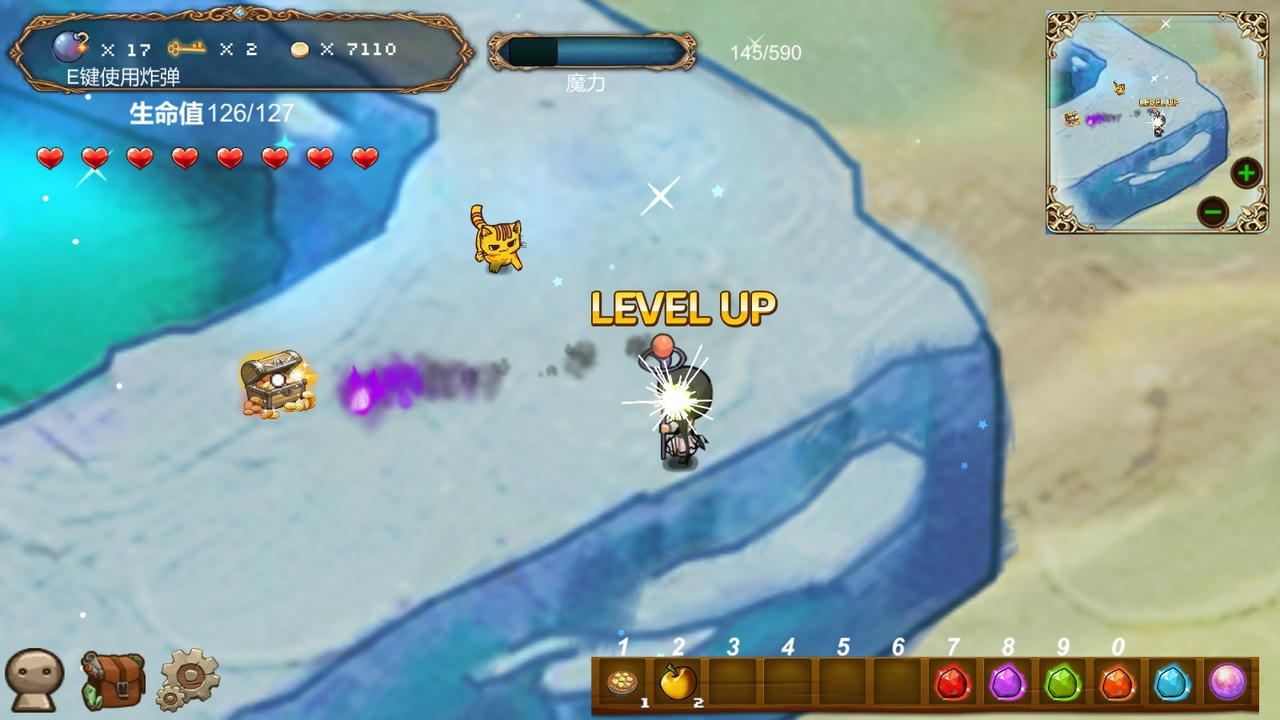Choose the purple gem in slot 8
This screenshot has height=720, width=1280.
tap(1008, 683)
